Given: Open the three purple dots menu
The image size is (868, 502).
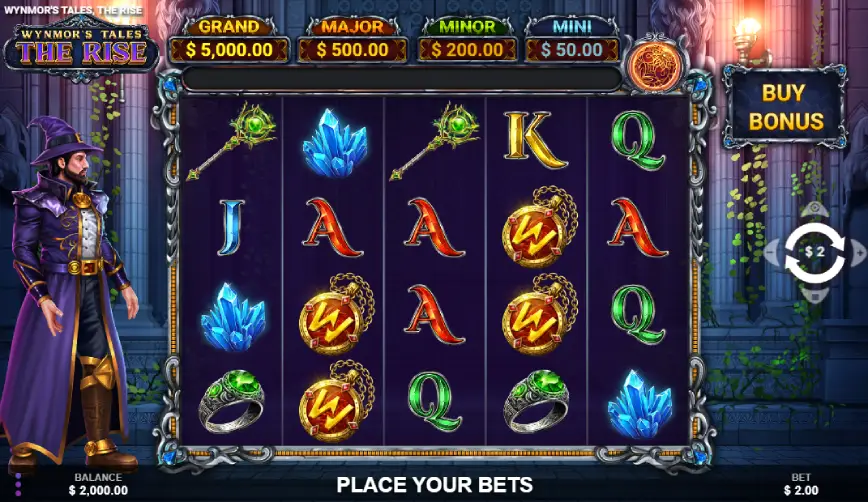Looking at the screenshot, I should (x=18, y=484).
